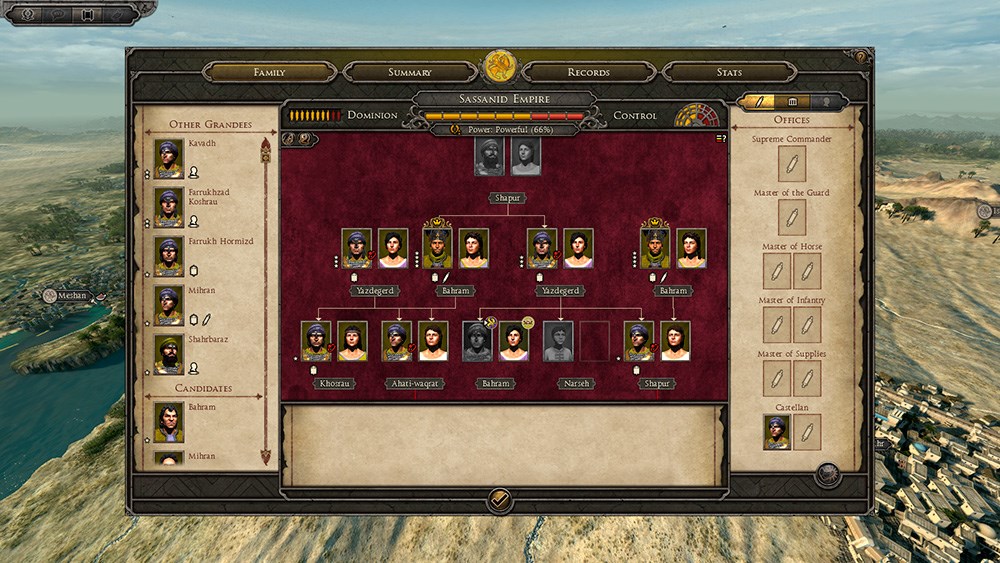Image resolution: width=1000 pixels, height=563 pixels.
Task: Select the Castellan's occupied portrait slot
Action: click(x=777, y=432)
